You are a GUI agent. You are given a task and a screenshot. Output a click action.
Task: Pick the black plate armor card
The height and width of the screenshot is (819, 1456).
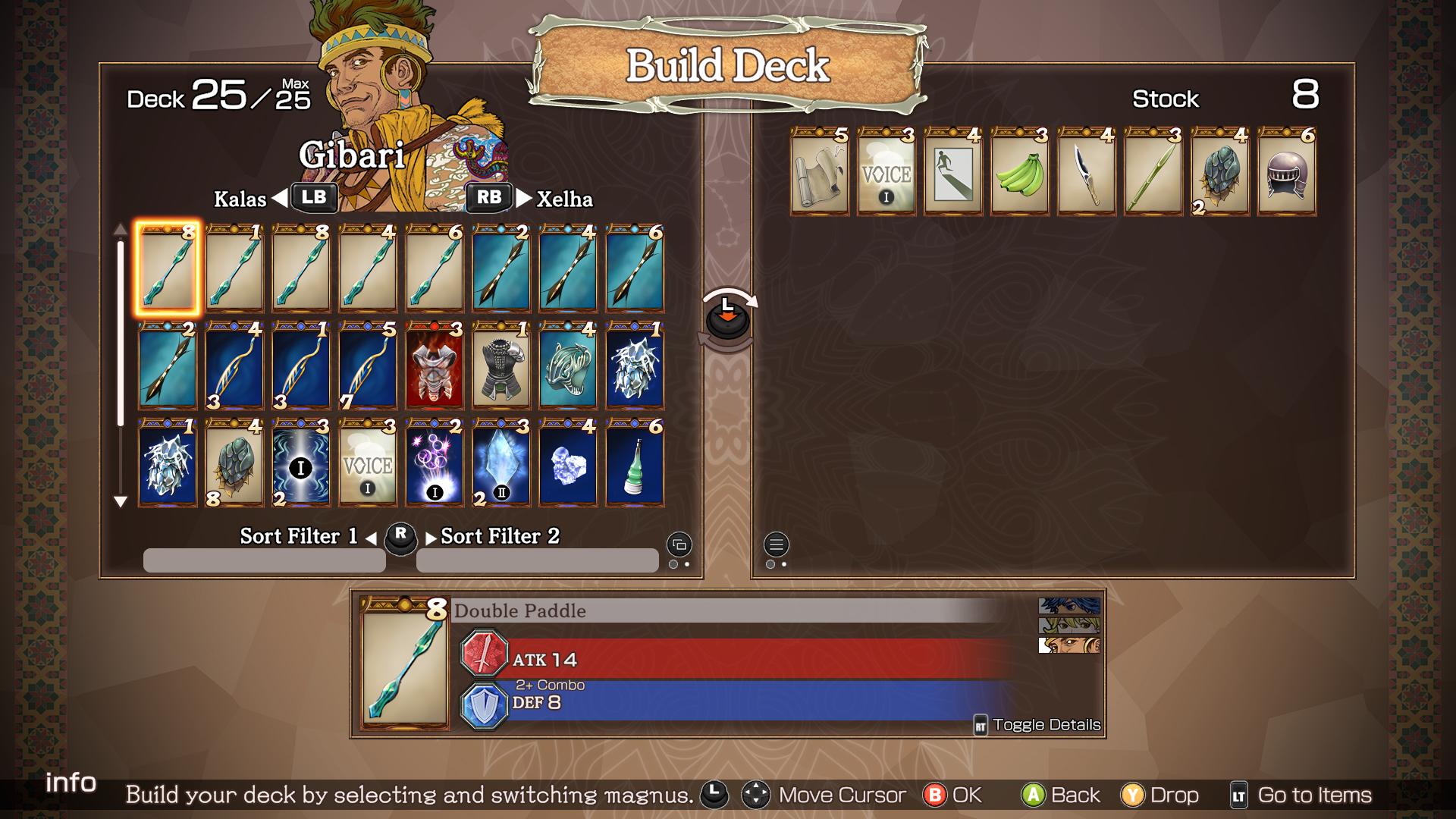click(501, 366)
